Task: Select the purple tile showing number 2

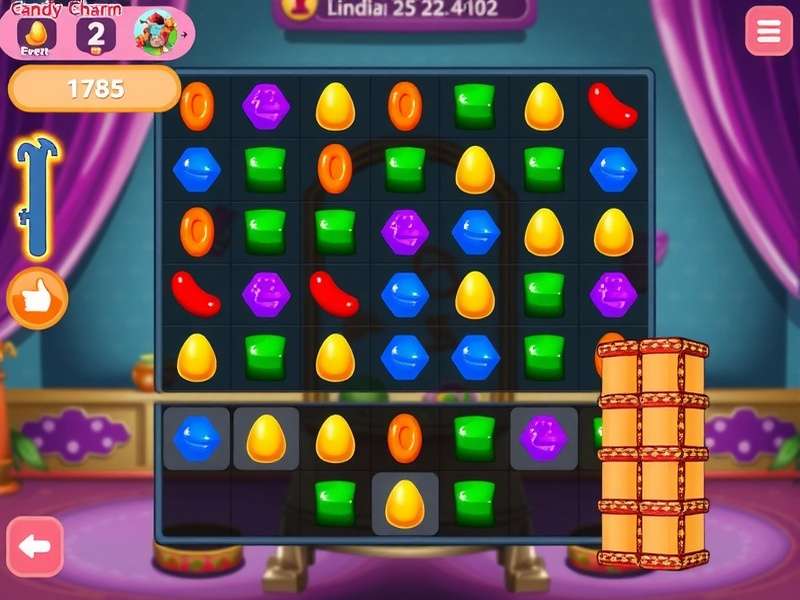Action: coord(96,34)
